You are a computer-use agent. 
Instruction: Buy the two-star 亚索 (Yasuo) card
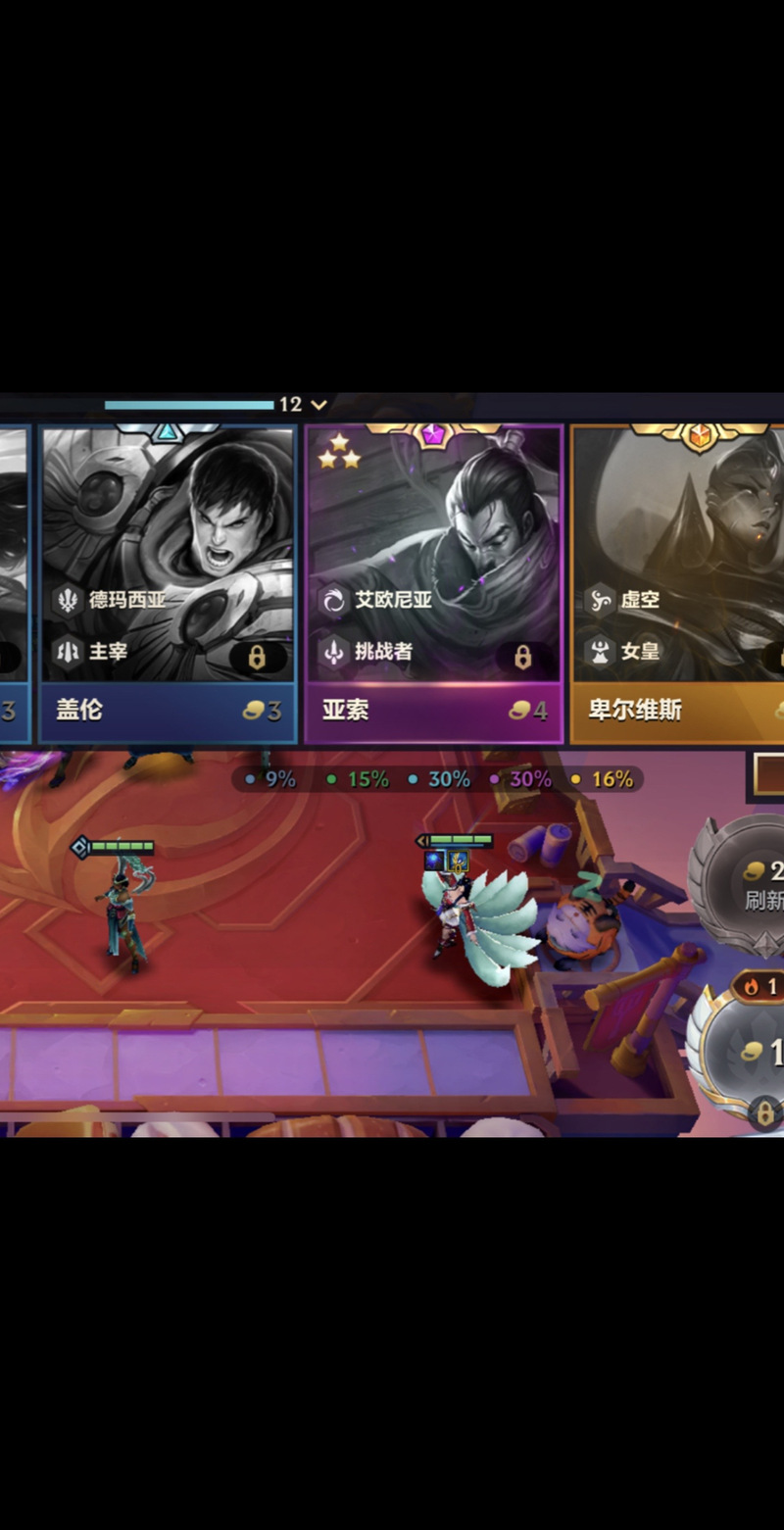tap(433, 549)
